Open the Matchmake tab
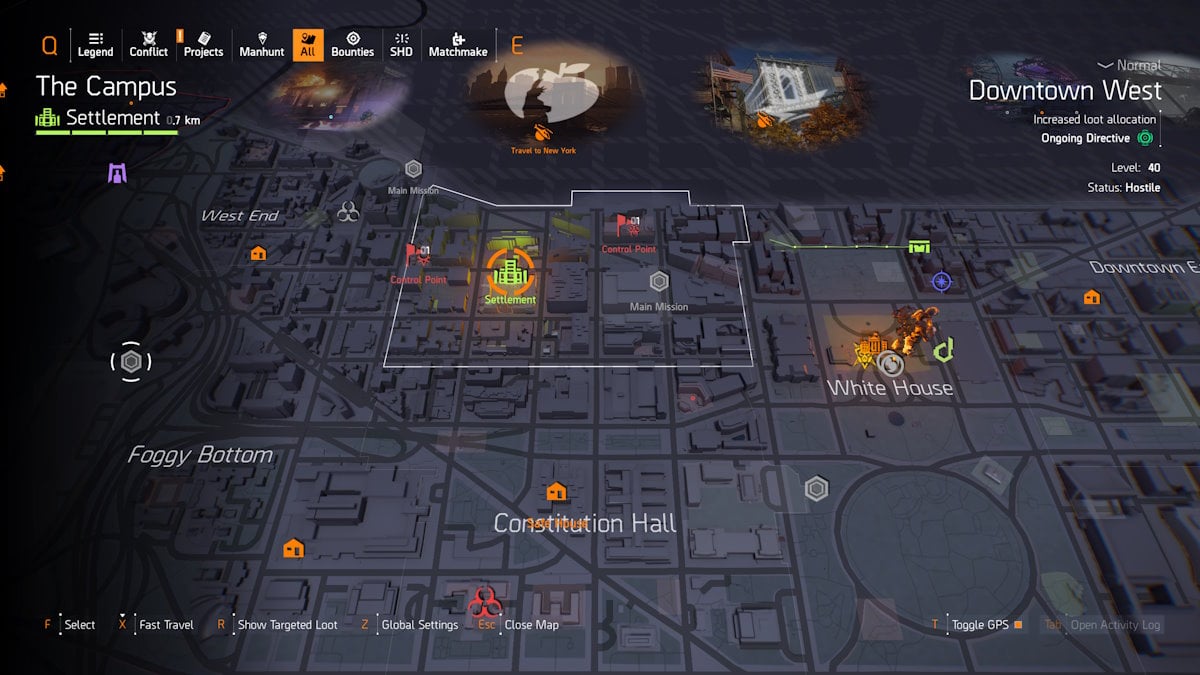Image resolution: width=1200 pixels, height=675 pixels. [x=459, y=44]
